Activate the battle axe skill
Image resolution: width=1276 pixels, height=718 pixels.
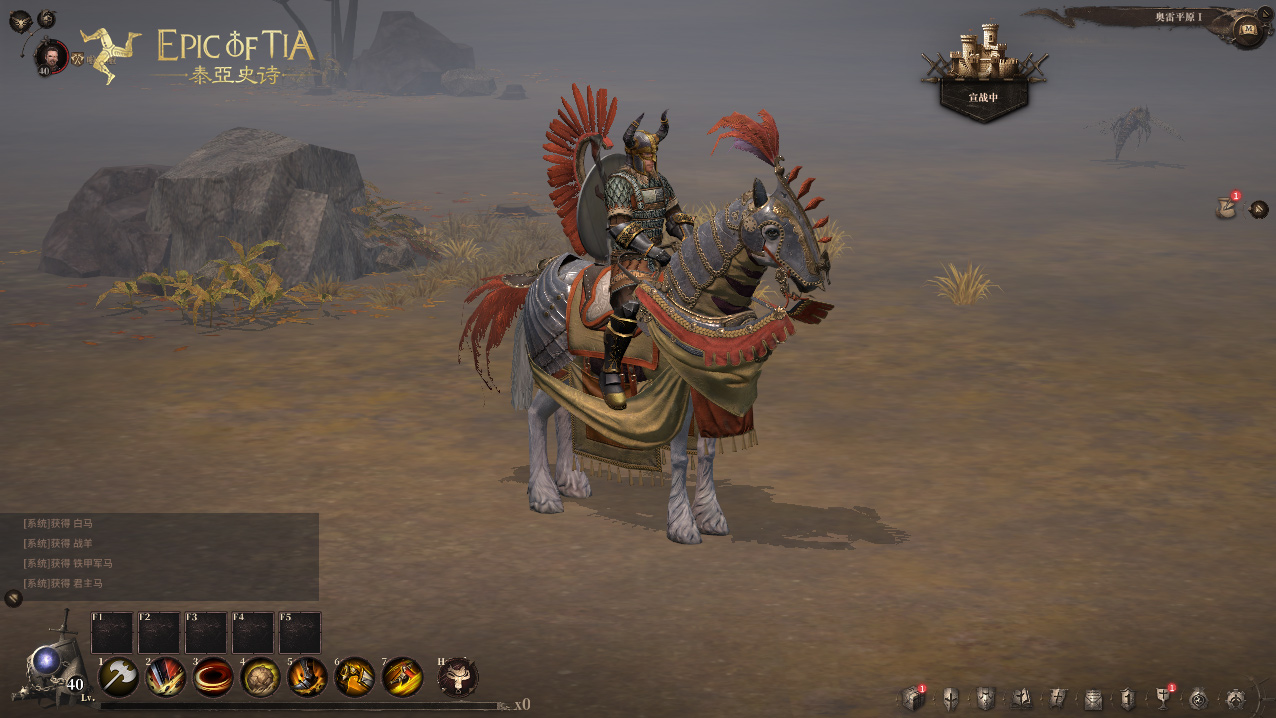click(x=119, y=677)
